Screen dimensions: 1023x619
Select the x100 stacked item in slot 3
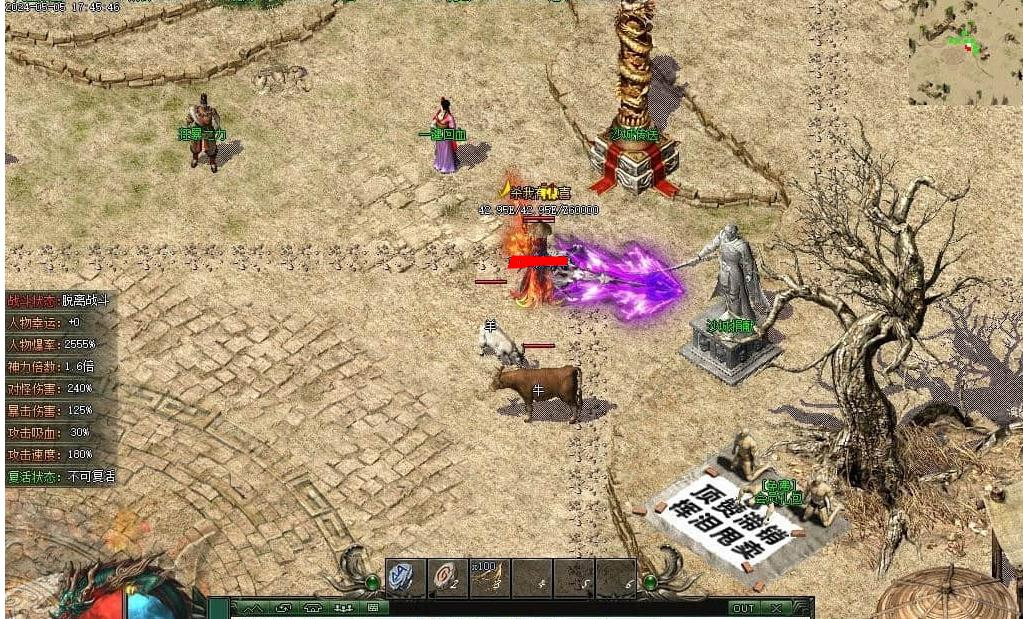tap(489, 577)
